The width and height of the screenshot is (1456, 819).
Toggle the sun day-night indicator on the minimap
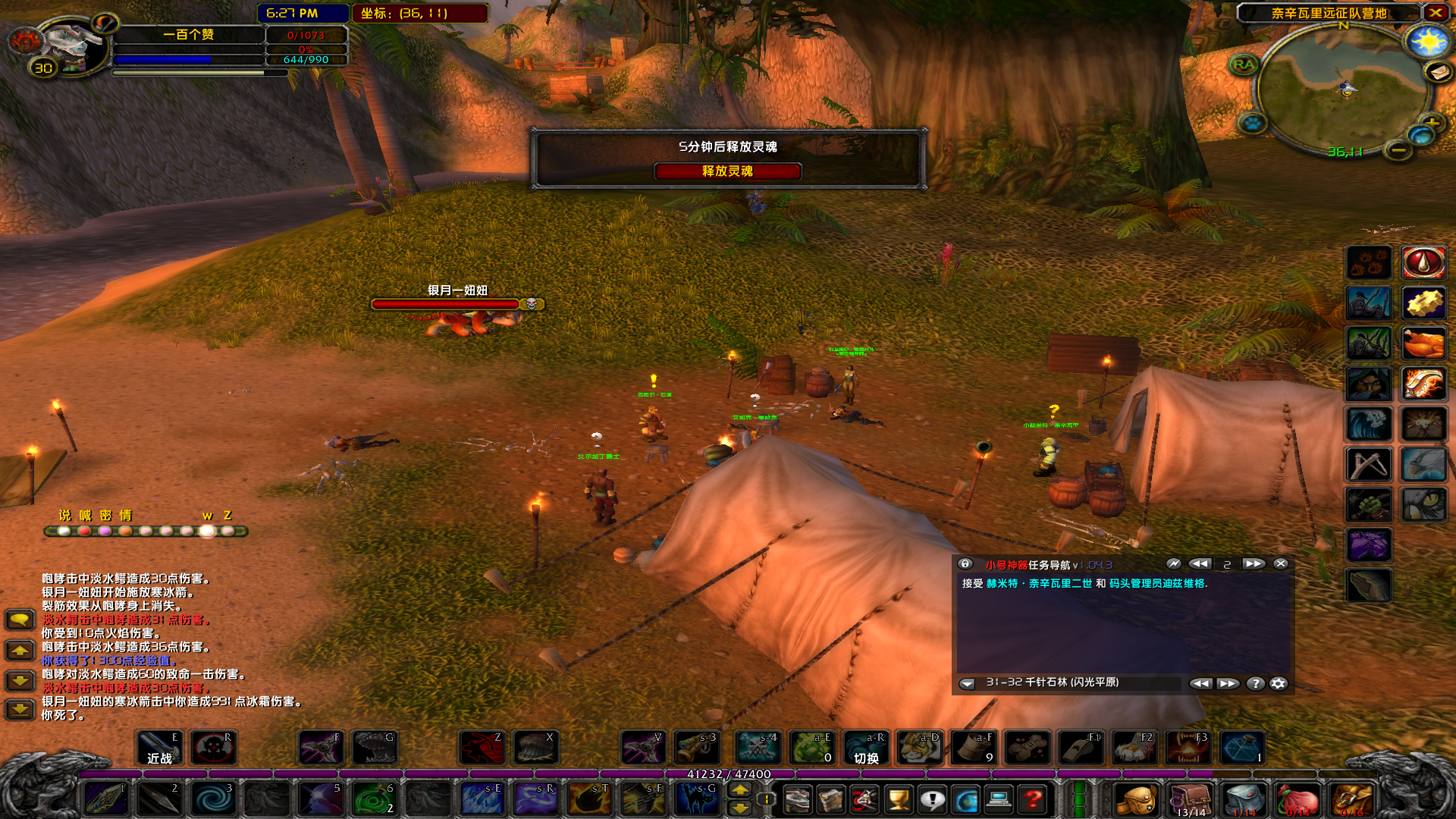click(1427, 42)
